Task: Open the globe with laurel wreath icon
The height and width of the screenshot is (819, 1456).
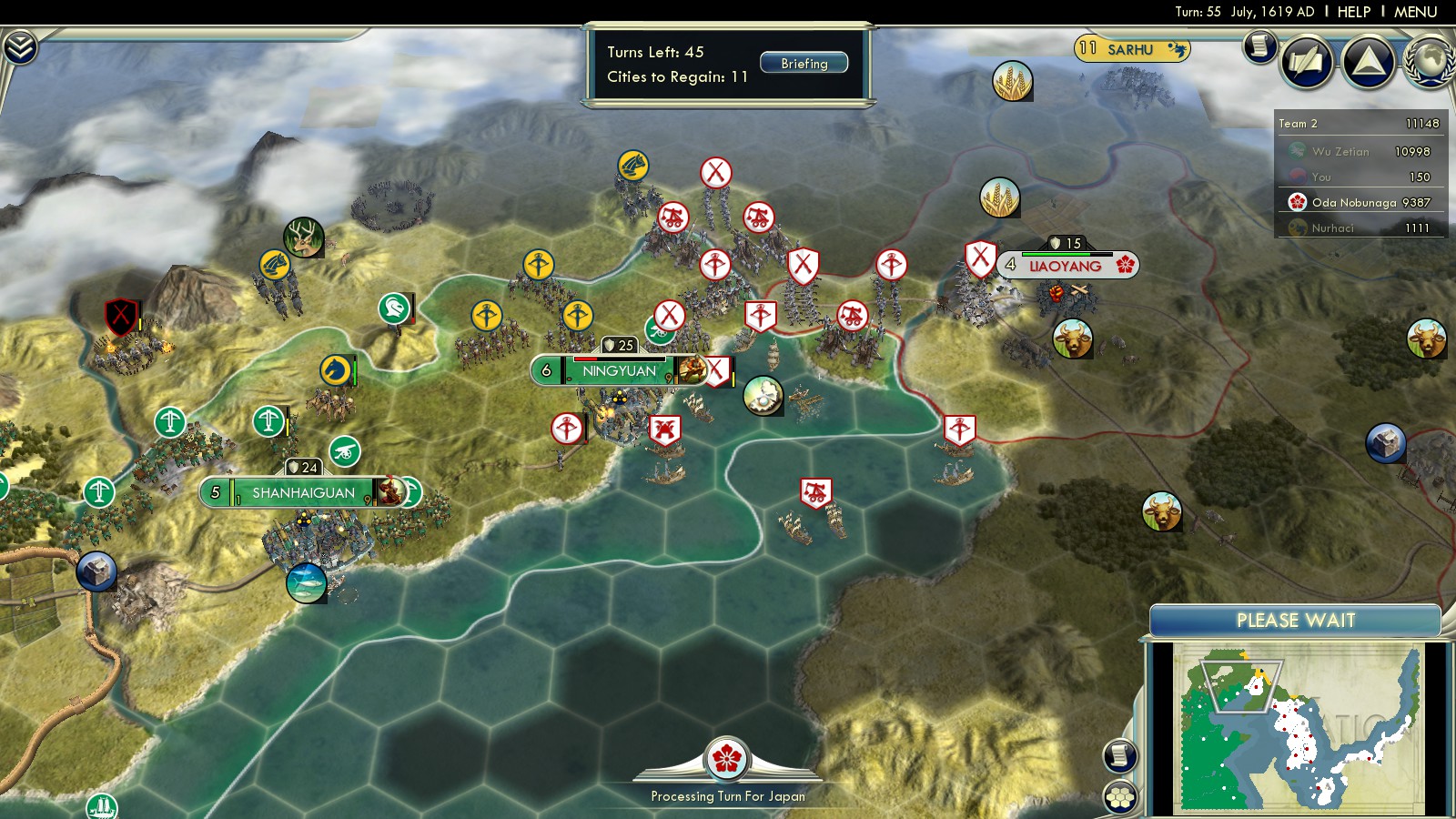Action: coord(1431,61)
